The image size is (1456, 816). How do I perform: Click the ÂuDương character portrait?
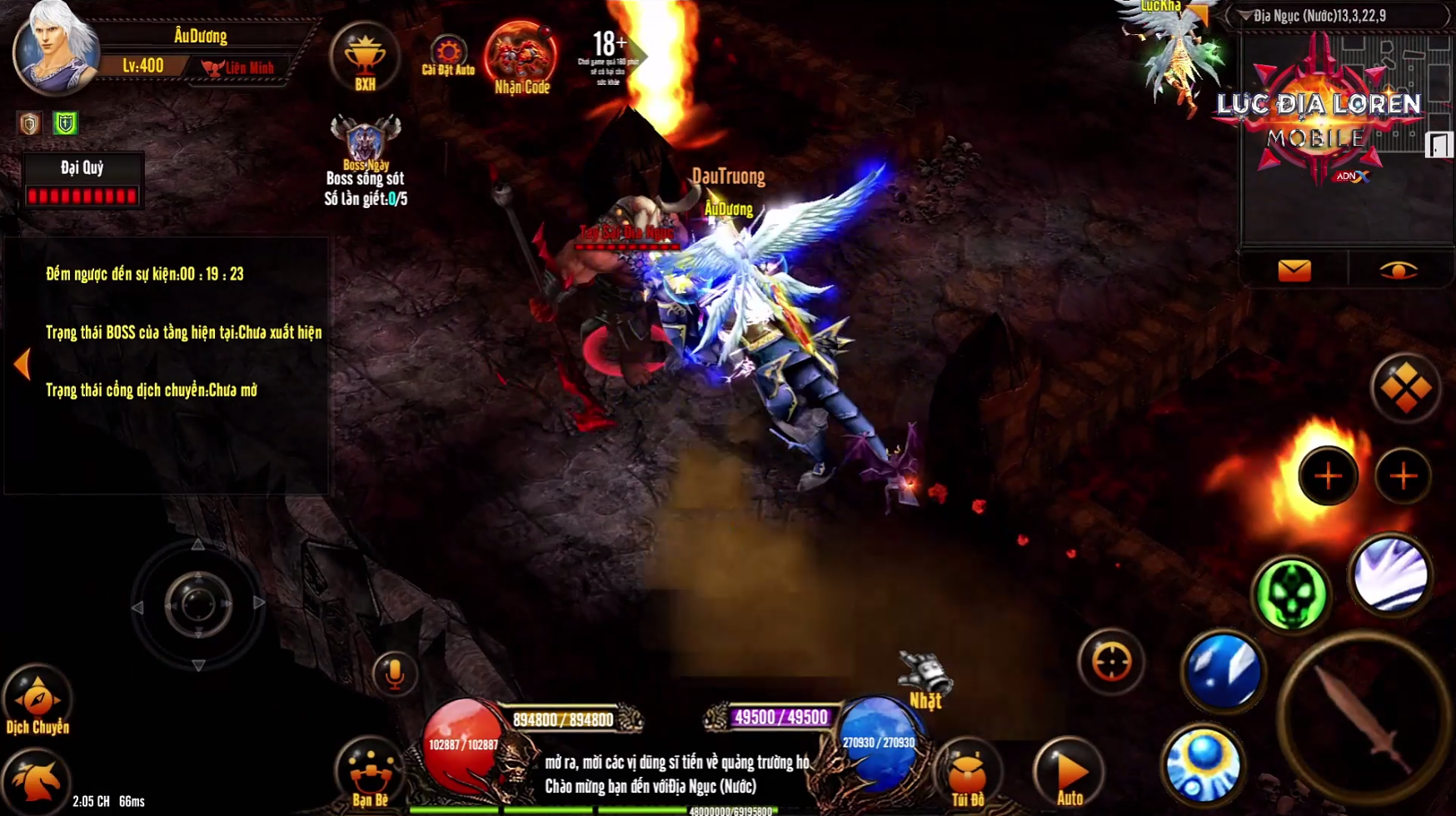pos(55,48)
